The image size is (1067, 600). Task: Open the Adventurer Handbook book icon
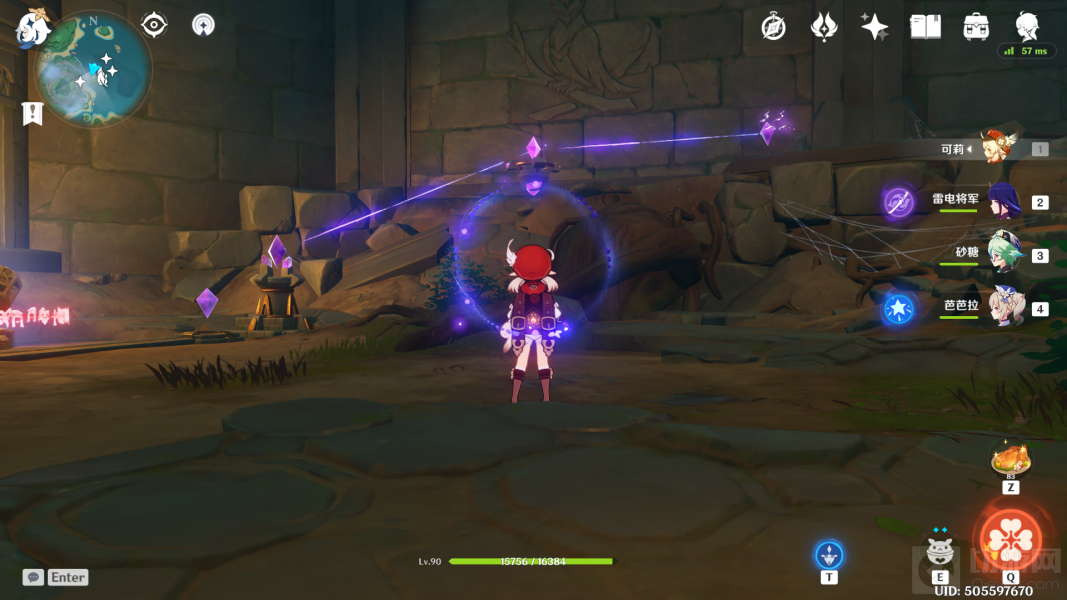pyautogui.click(x=925, y=27)
